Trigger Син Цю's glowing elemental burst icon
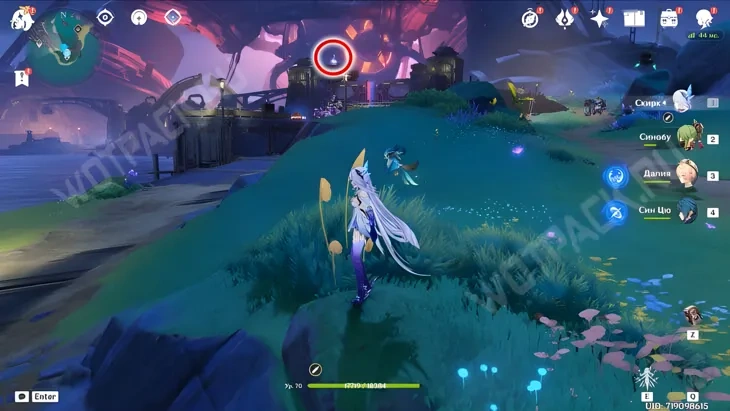This screenshot has width=730, height=411. 615,213
